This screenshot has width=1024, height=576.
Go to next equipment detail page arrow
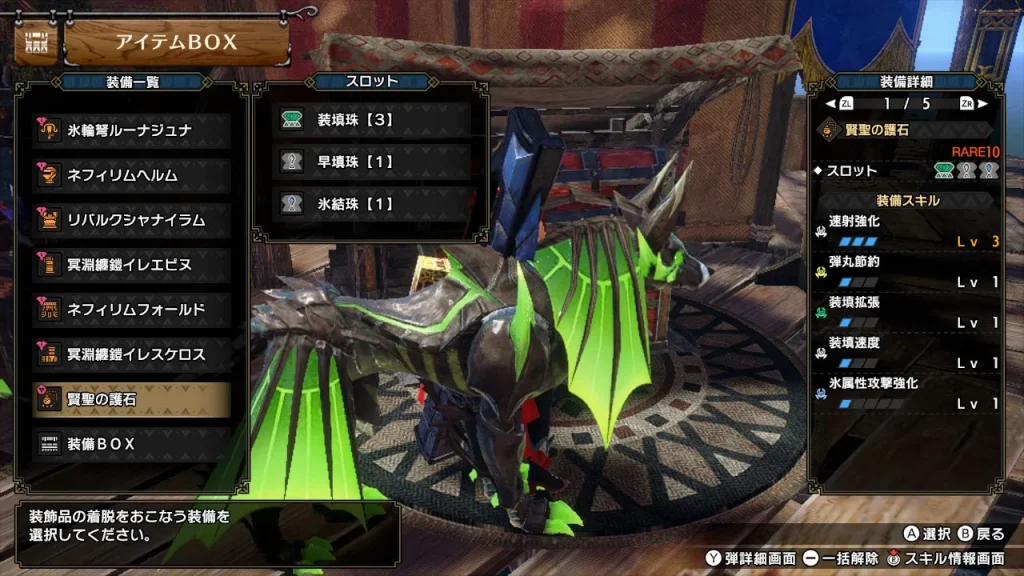coord(983,103)
